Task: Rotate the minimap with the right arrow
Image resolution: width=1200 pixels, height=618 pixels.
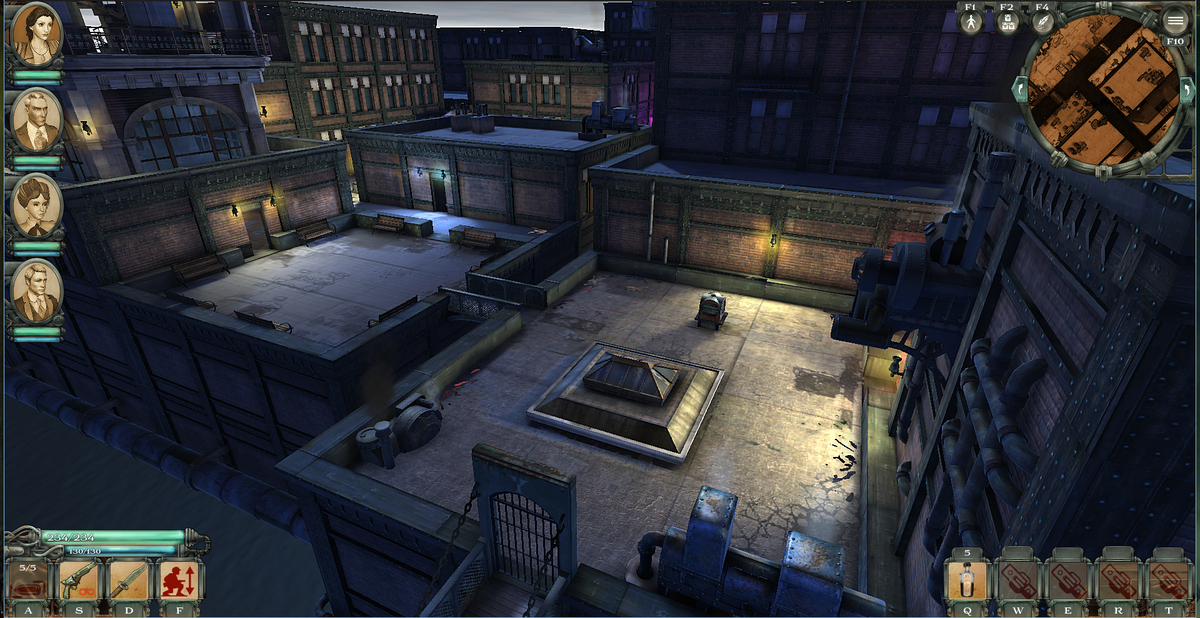Action: tap(1185, 90)
